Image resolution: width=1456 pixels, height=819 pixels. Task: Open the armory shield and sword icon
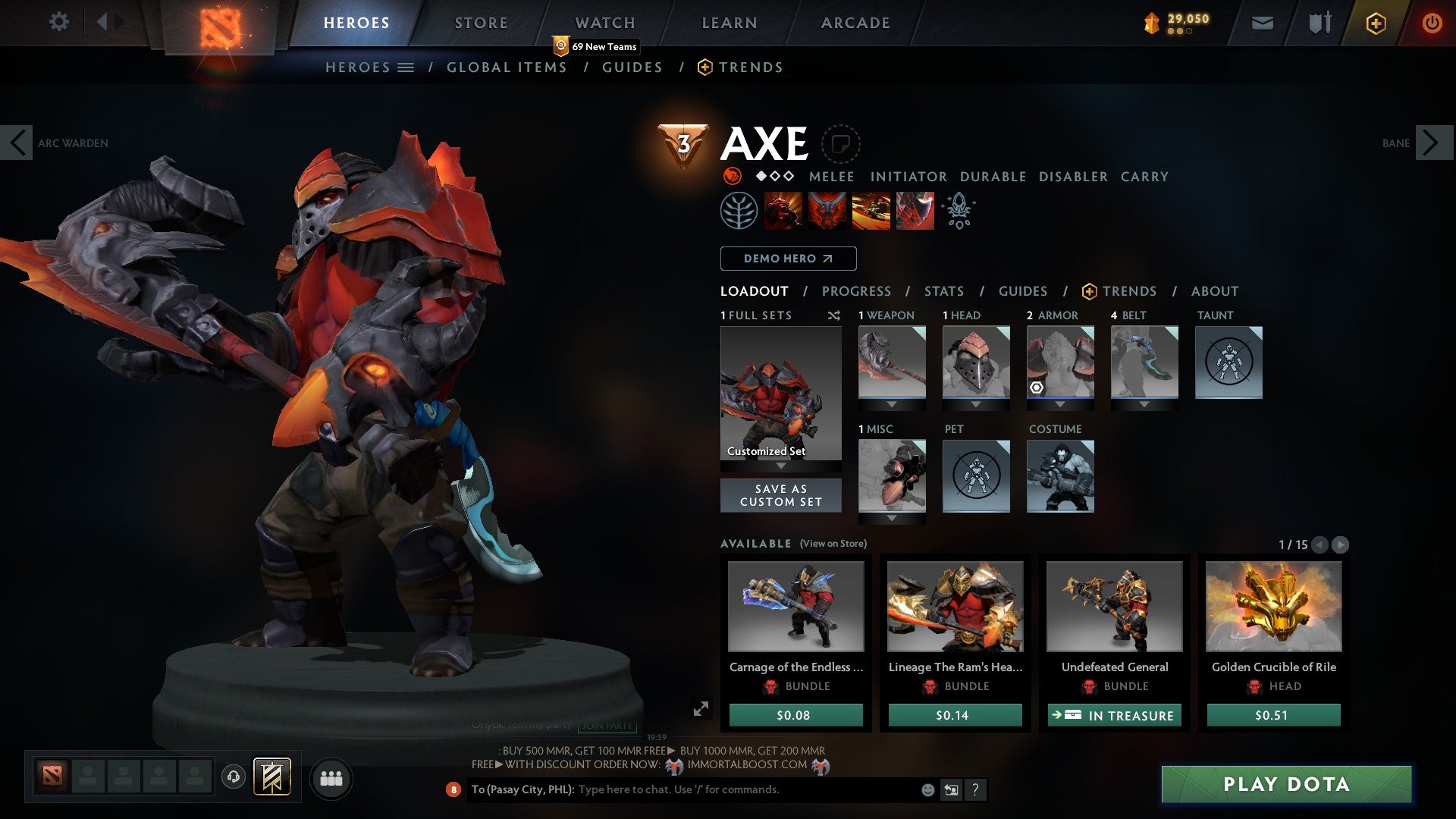pos(1319,23)
